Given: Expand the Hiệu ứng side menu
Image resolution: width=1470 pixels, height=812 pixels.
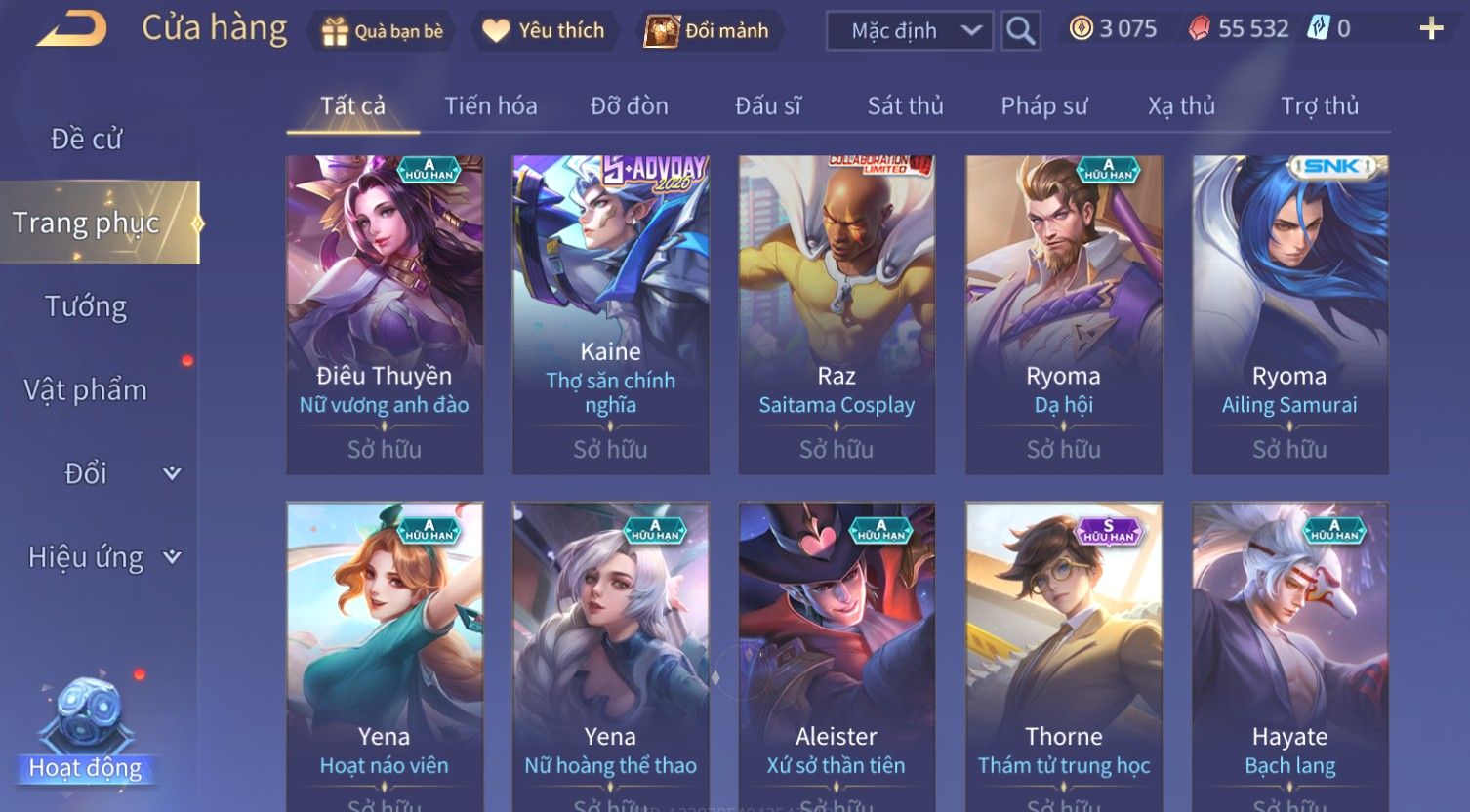Looking at the screenshot, I should (x=102, y=557).
